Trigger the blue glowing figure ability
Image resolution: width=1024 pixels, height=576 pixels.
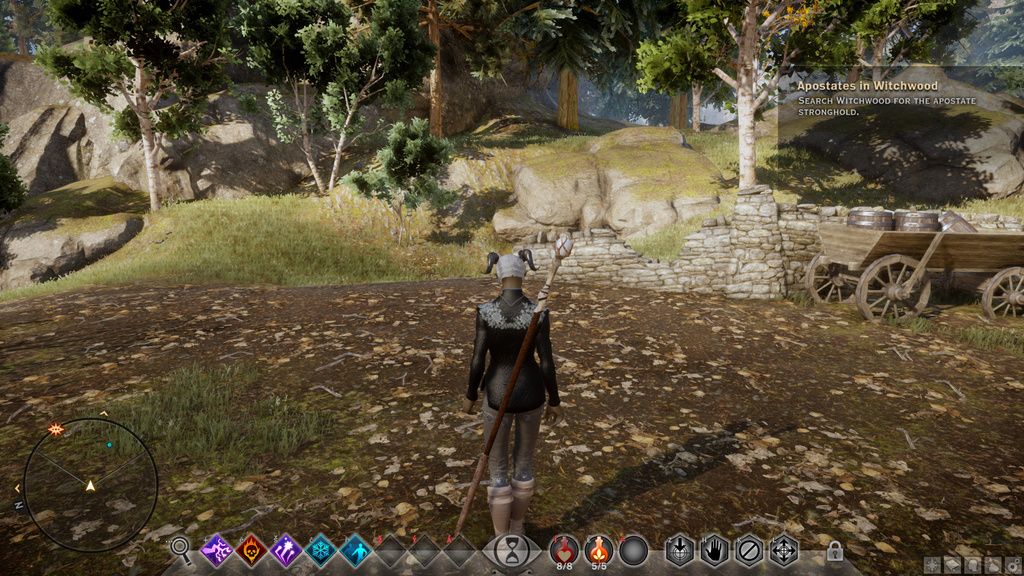click(355, 550)
